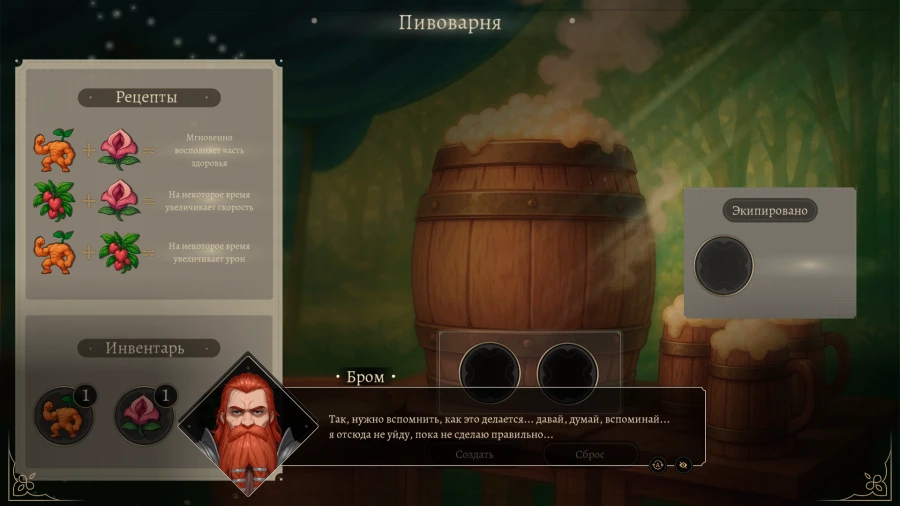Choose the damage increase recipe row

click(x=147, y=252)
